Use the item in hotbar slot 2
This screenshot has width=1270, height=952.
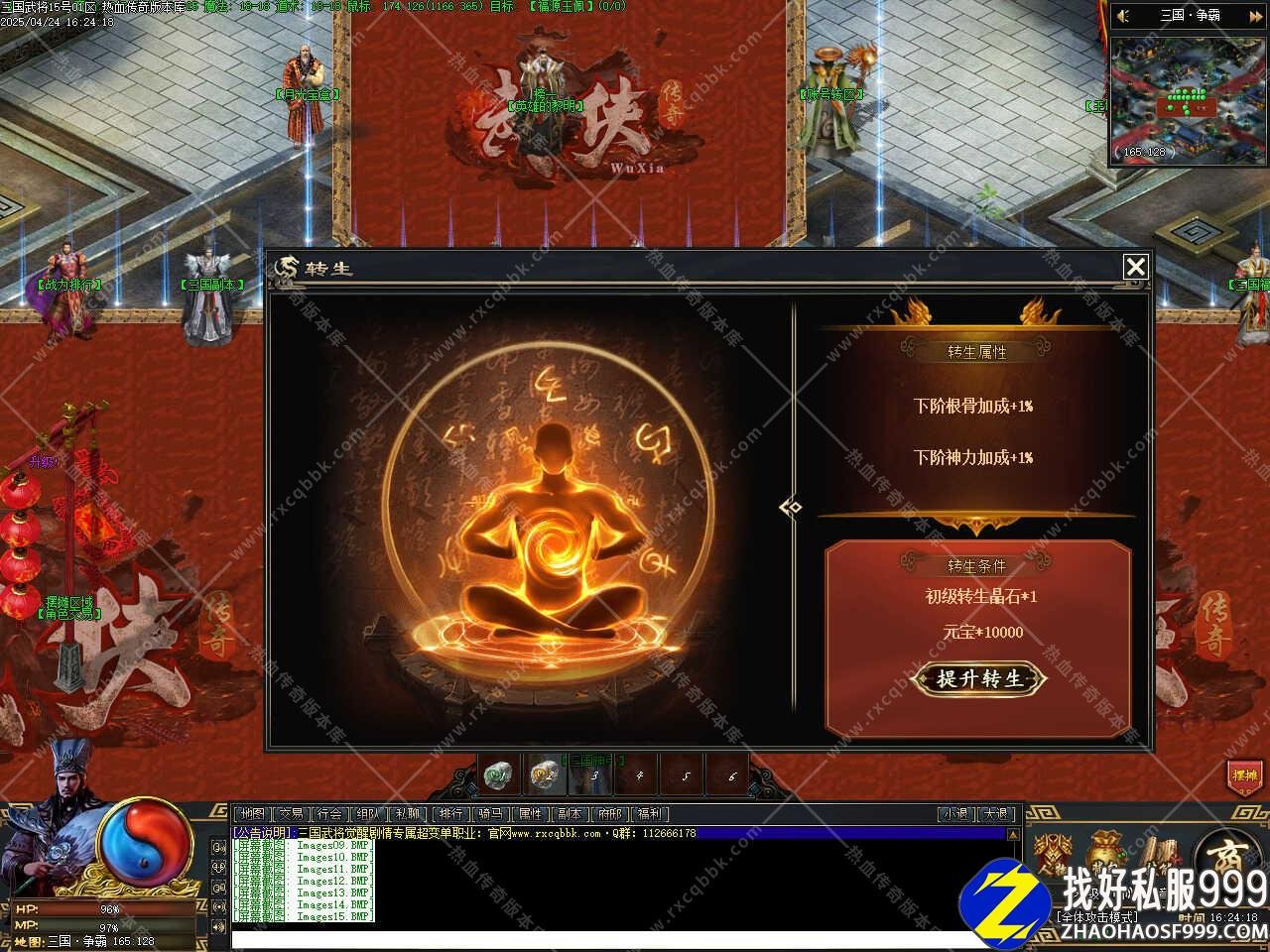coord(545,775)
